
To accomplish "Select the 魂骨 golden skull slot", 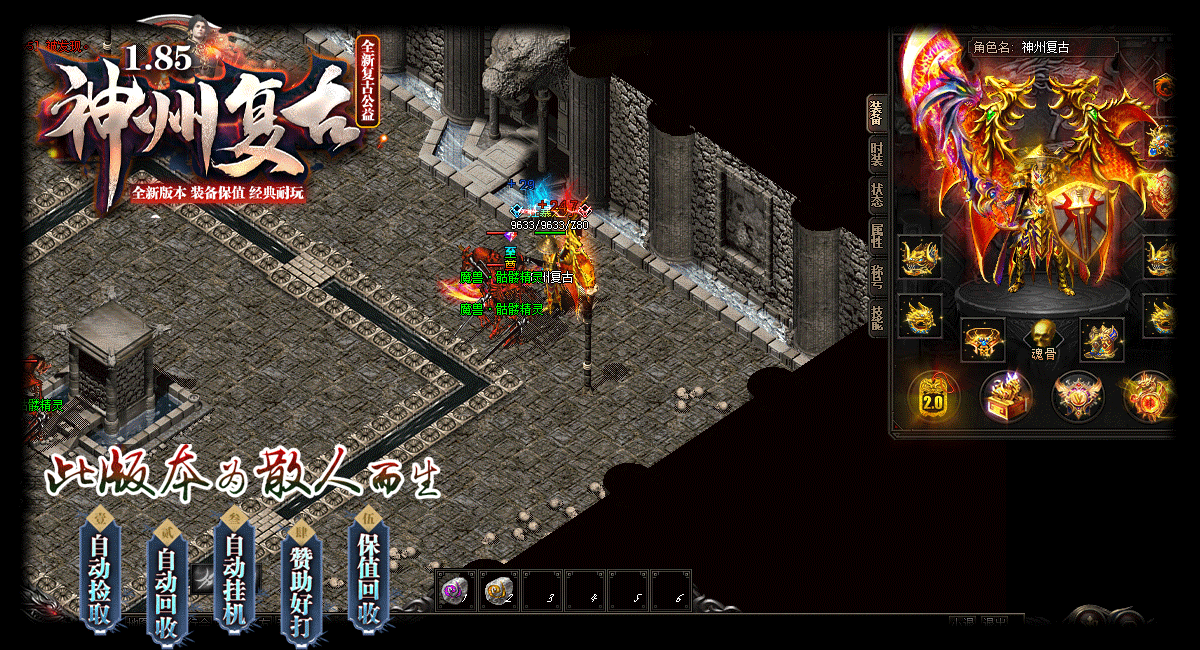I will [1043, 338].
